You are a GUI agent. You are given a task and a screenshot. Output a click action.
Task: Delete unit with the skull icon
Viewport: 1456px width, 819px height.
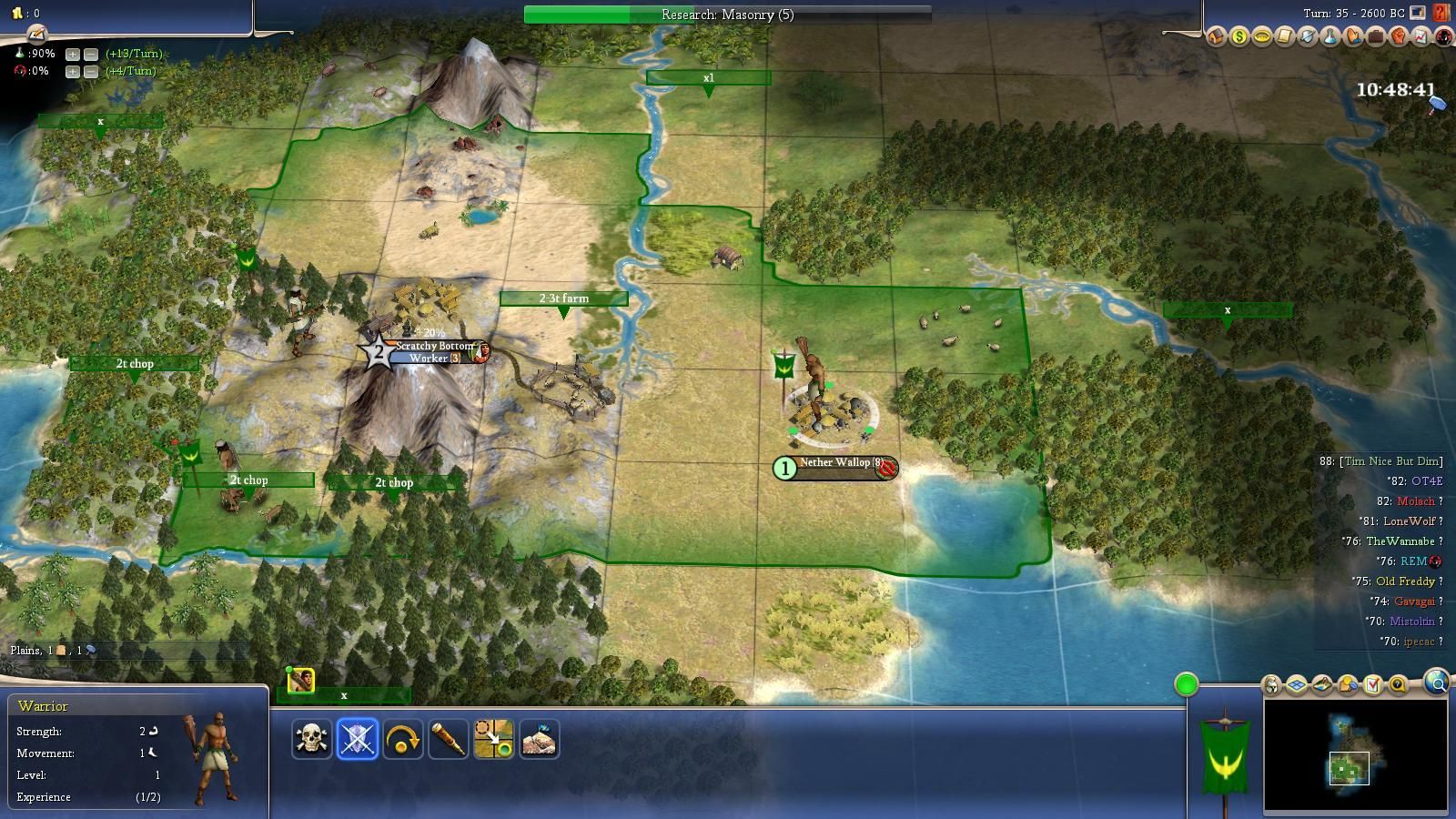tap(311, 739)
